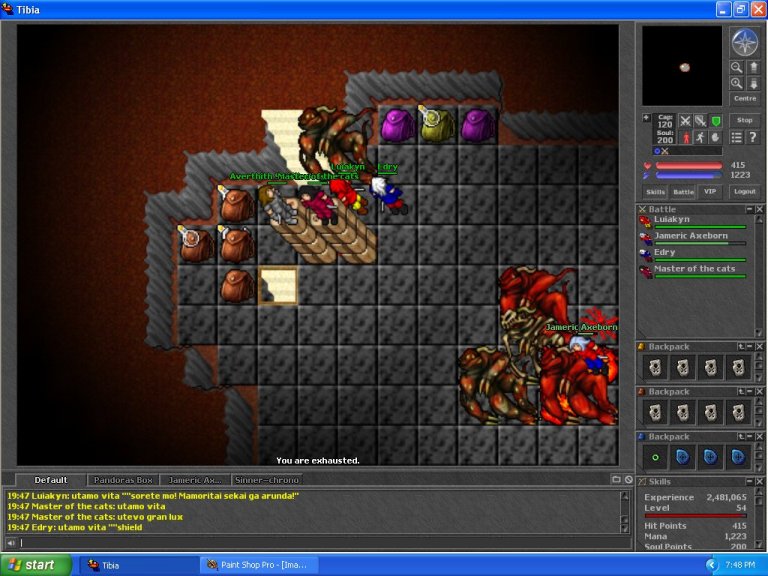Image resolution: width=768 pixels, height=576 pixels.
Task: Open the Skills window button
Action: tap(655, 191)
